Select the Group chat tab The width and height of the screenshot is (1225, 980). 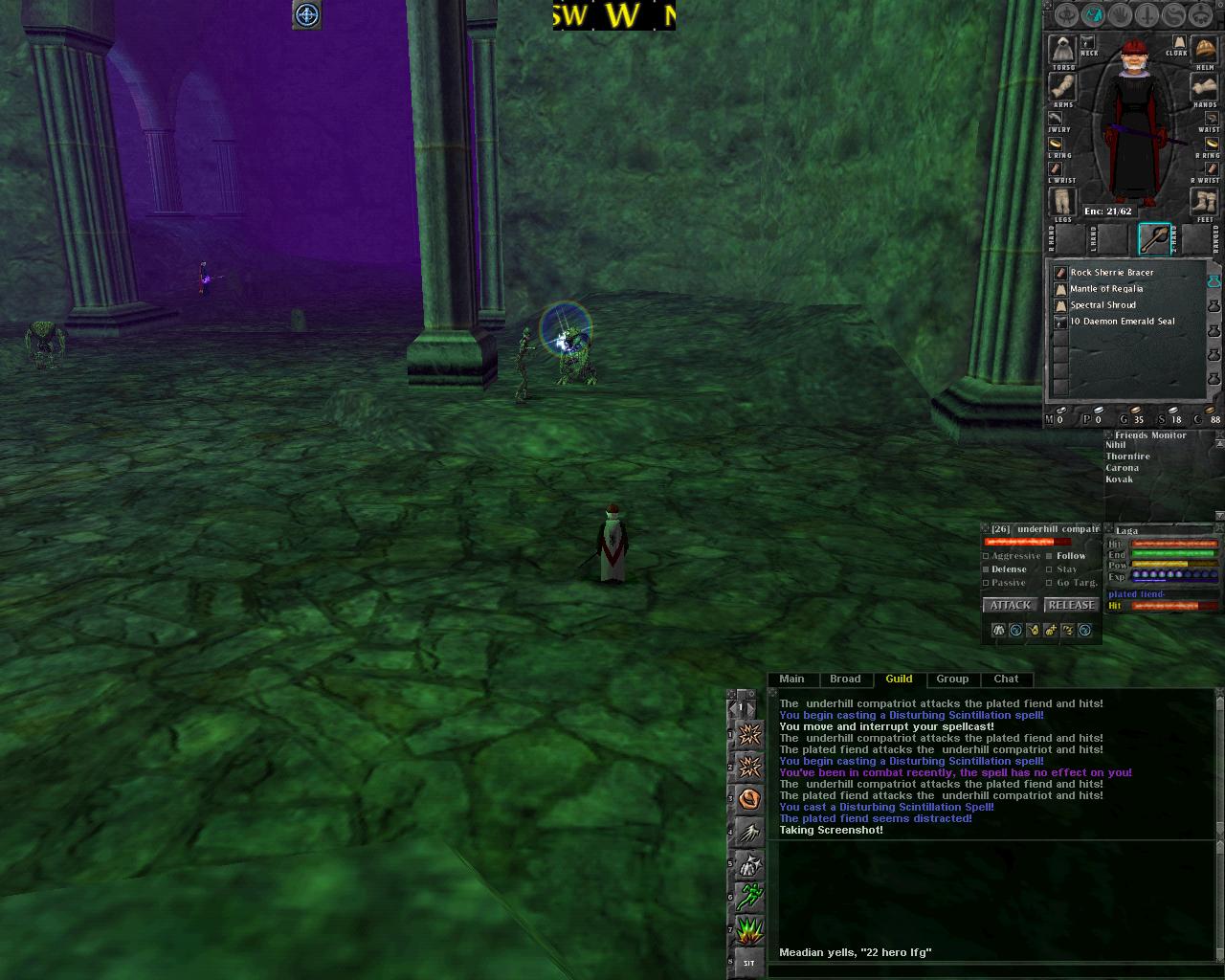(x=952, y=679)
